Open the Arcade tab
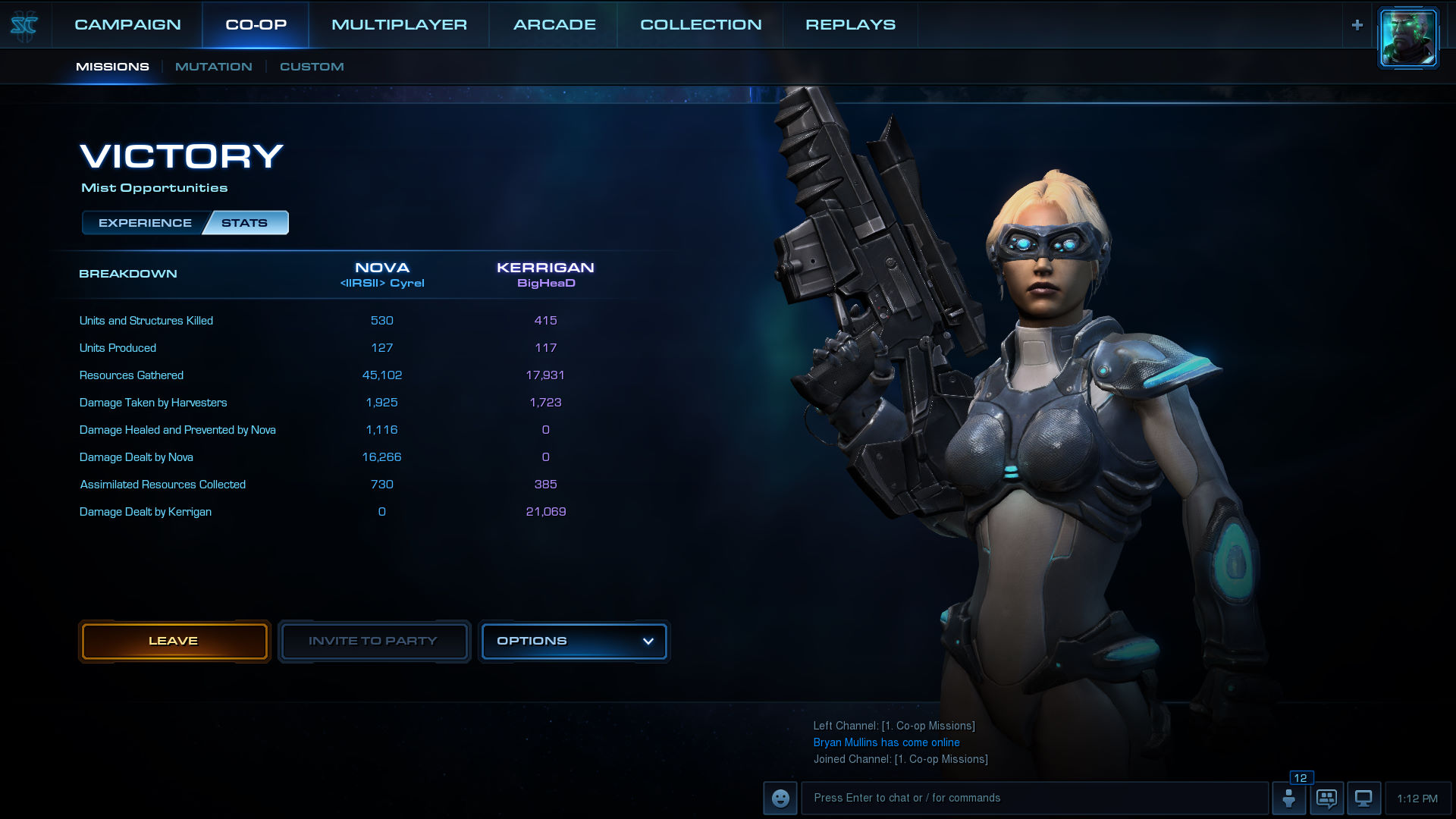Viewport: 1456px width, 819px height. tap(554, 24)
